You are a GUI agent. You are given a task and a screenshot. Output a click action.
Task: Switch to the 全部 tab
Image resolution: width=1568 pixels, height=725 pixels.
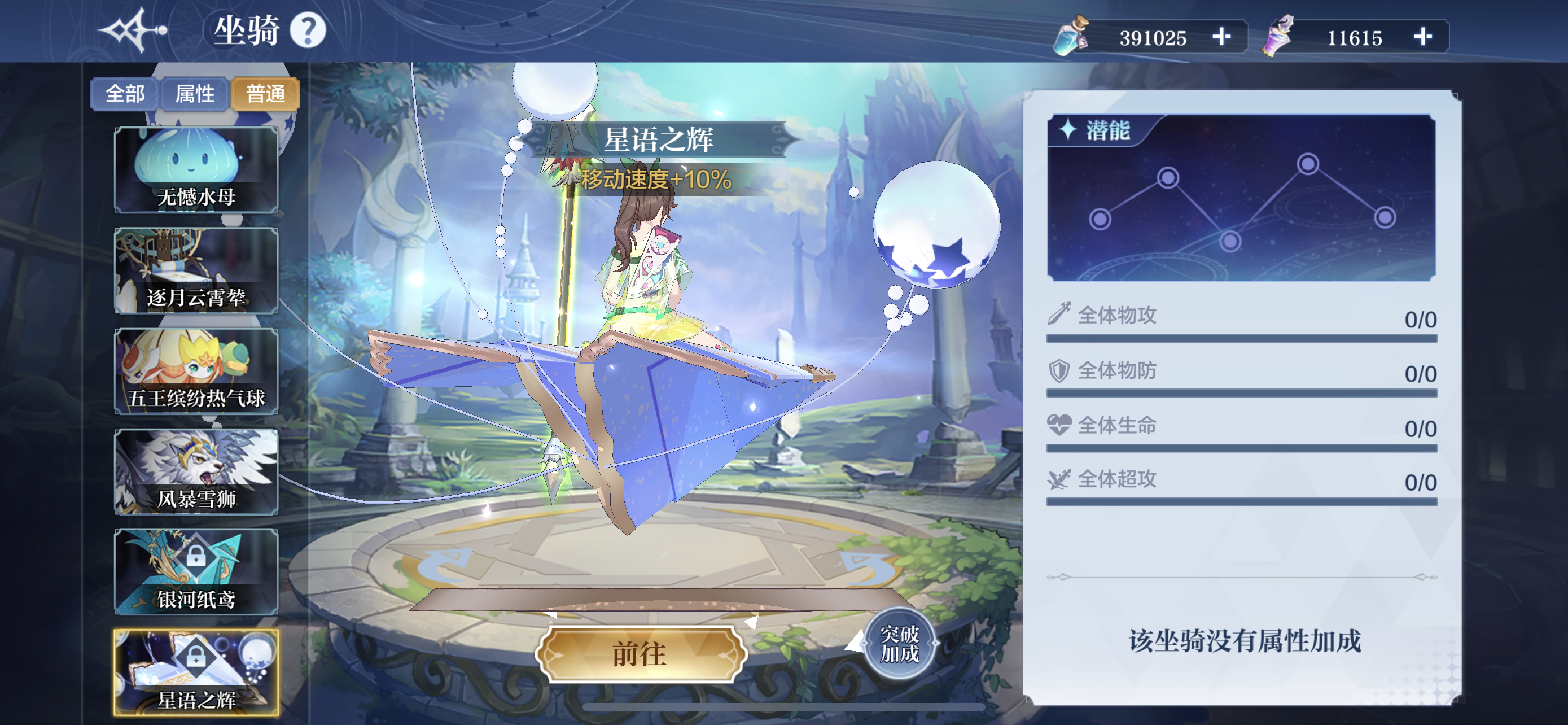tap(125, 94)
